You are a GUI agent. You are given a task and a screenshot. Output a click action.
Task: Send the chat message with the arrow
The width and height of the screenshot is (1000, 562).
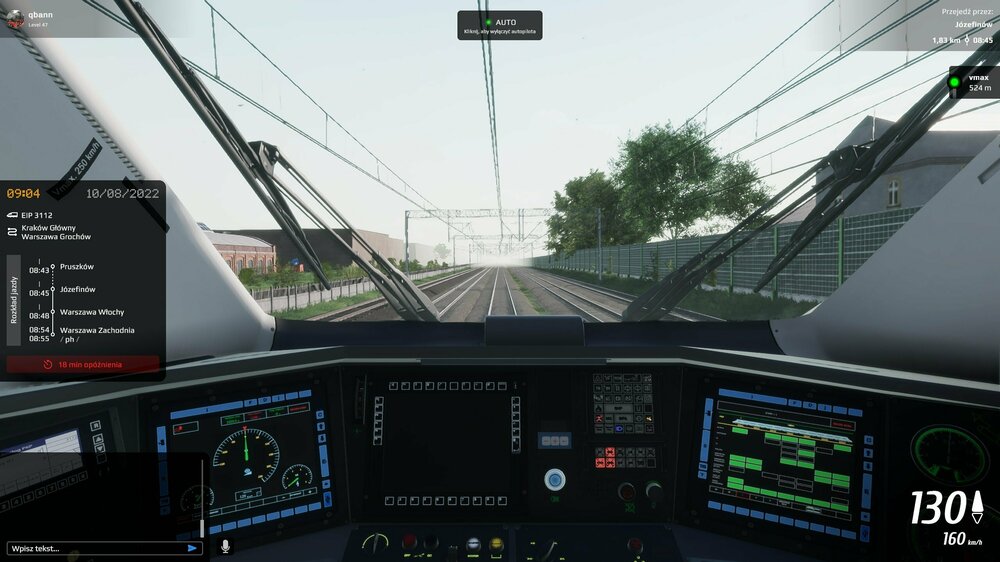[x=192, y=548]
